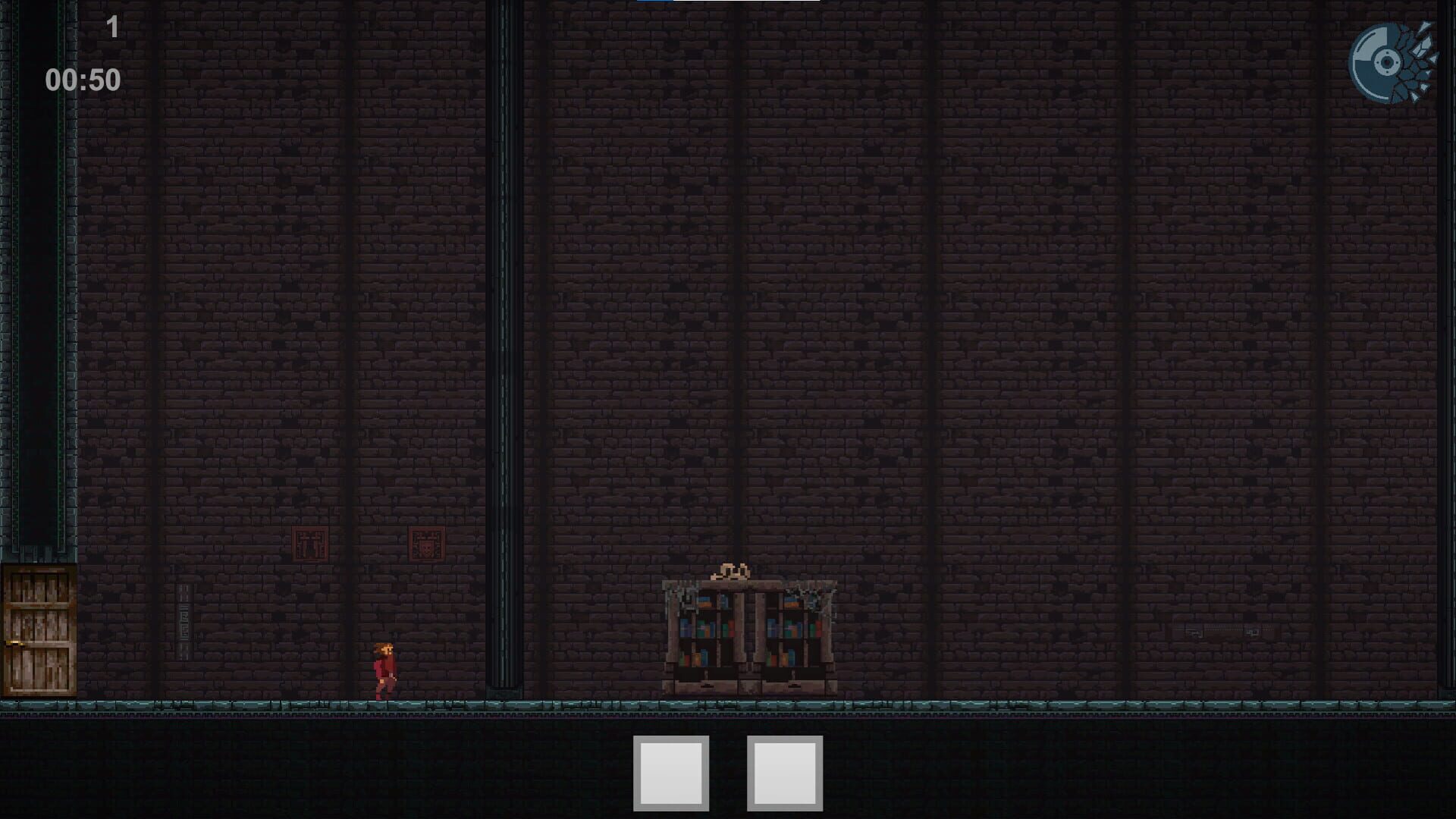Click the left switch plate on the right wall
Screen dimensions: 1456x819
[1192, 631]
